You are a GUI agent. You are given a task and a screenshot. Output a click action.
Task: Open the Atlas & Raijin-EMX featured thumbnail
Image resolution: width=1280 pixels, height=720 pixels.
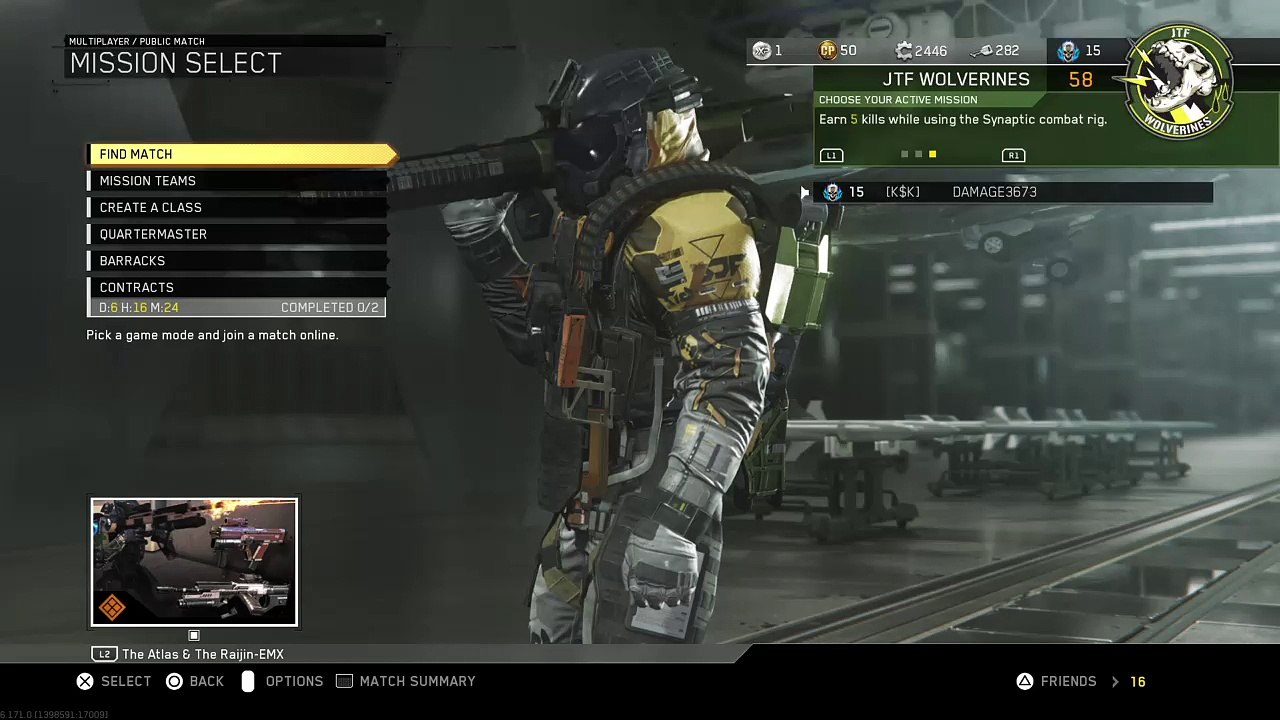tap(194, 562)
